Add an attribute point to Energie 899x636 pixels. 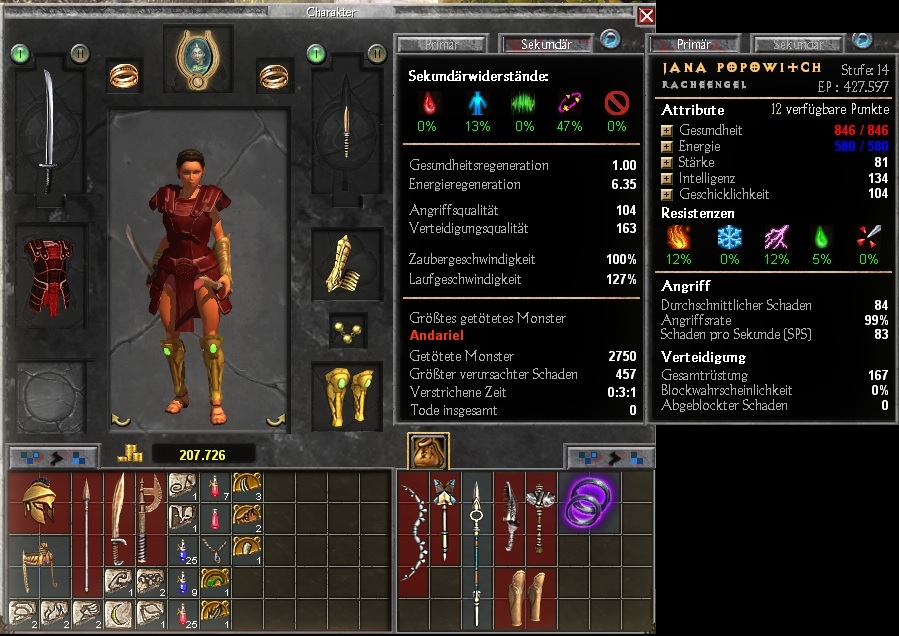pyautogui.click(x=667, y=146)
